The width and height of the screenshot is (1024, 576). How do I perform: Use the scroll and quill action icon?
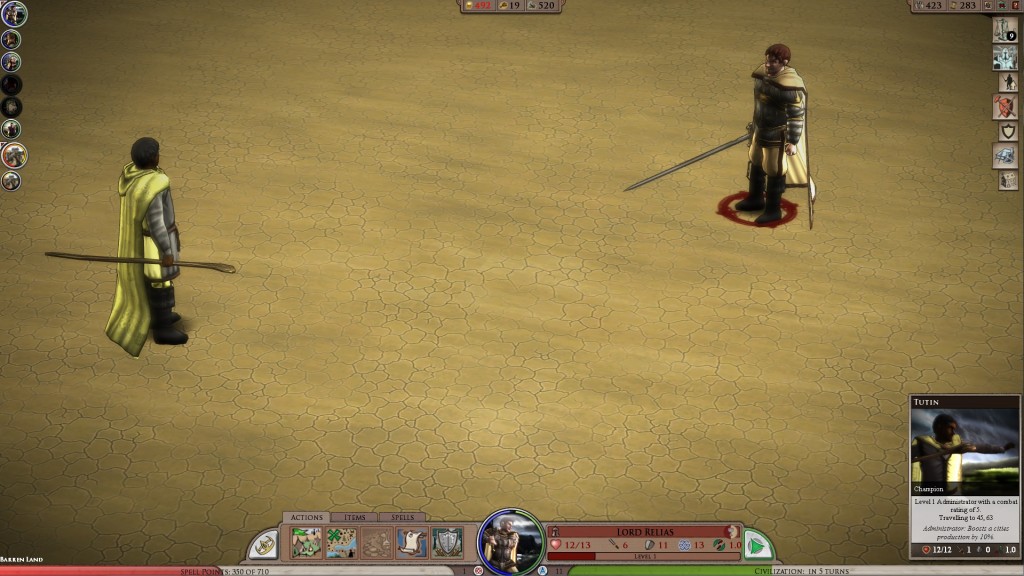pos(411,543)
